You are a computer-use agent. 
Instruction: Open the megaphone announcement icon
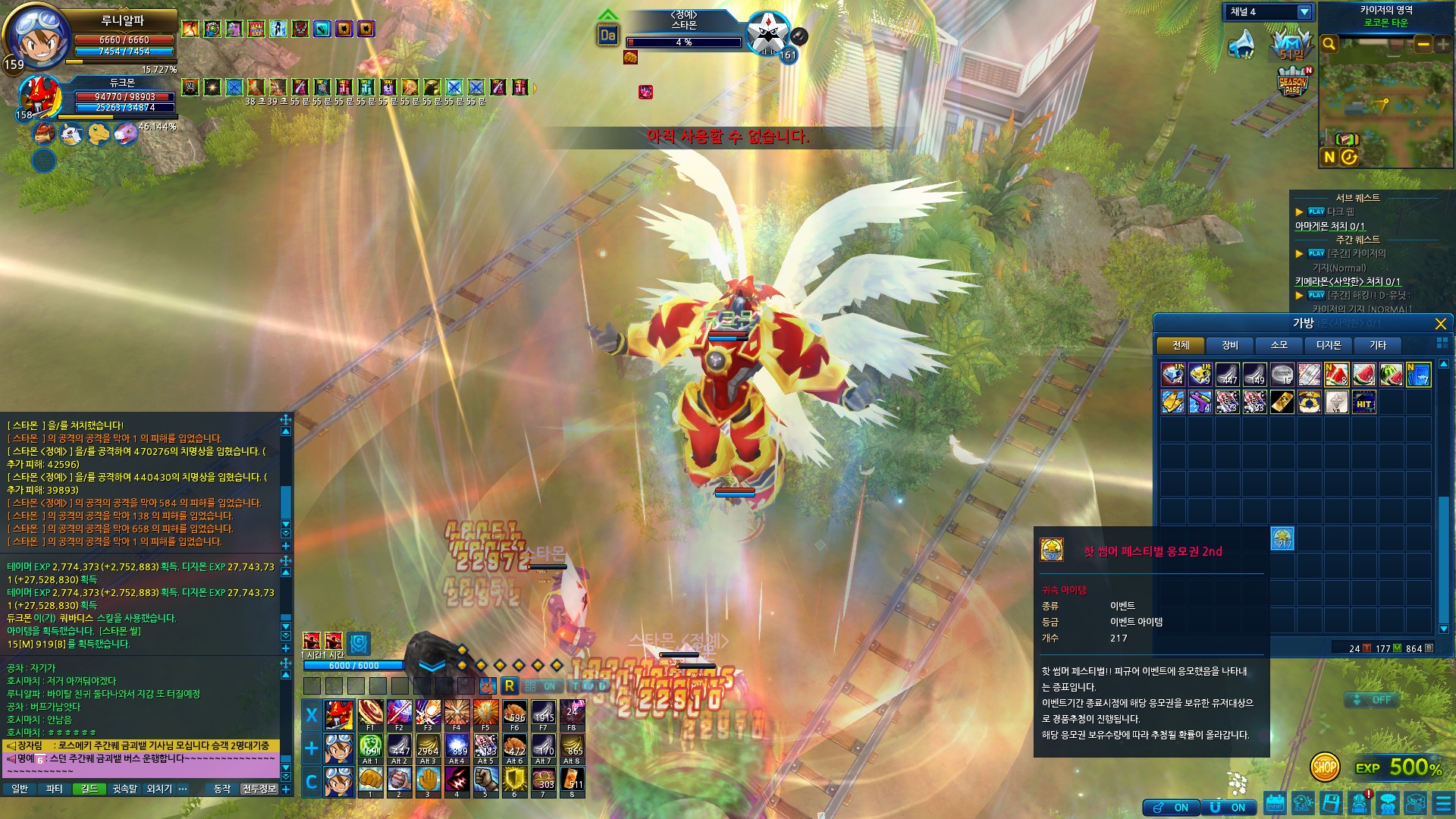pyautogui.click(x=1241, y=44)
